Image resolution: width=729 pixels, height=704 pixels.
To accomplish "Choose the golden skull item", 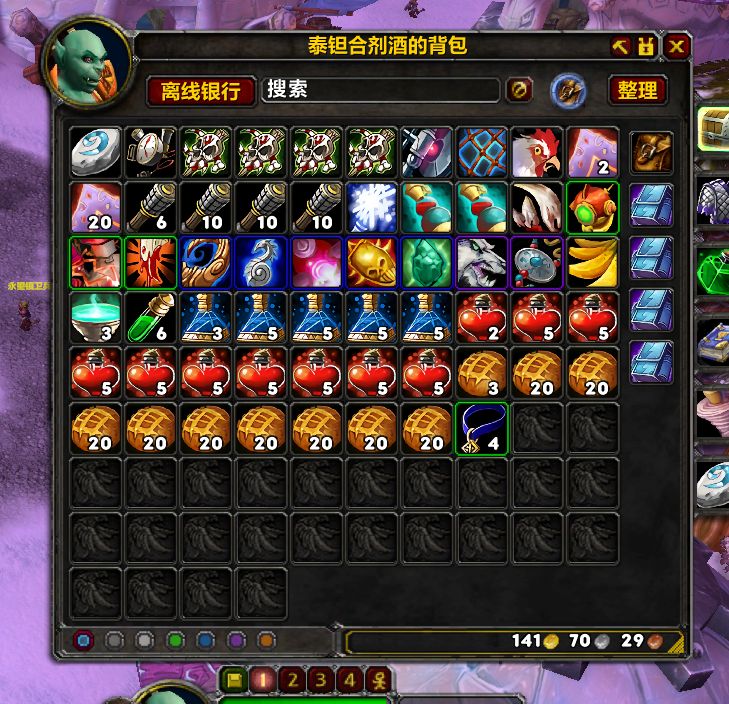I will pyautogui.click(x=371, y=261).
